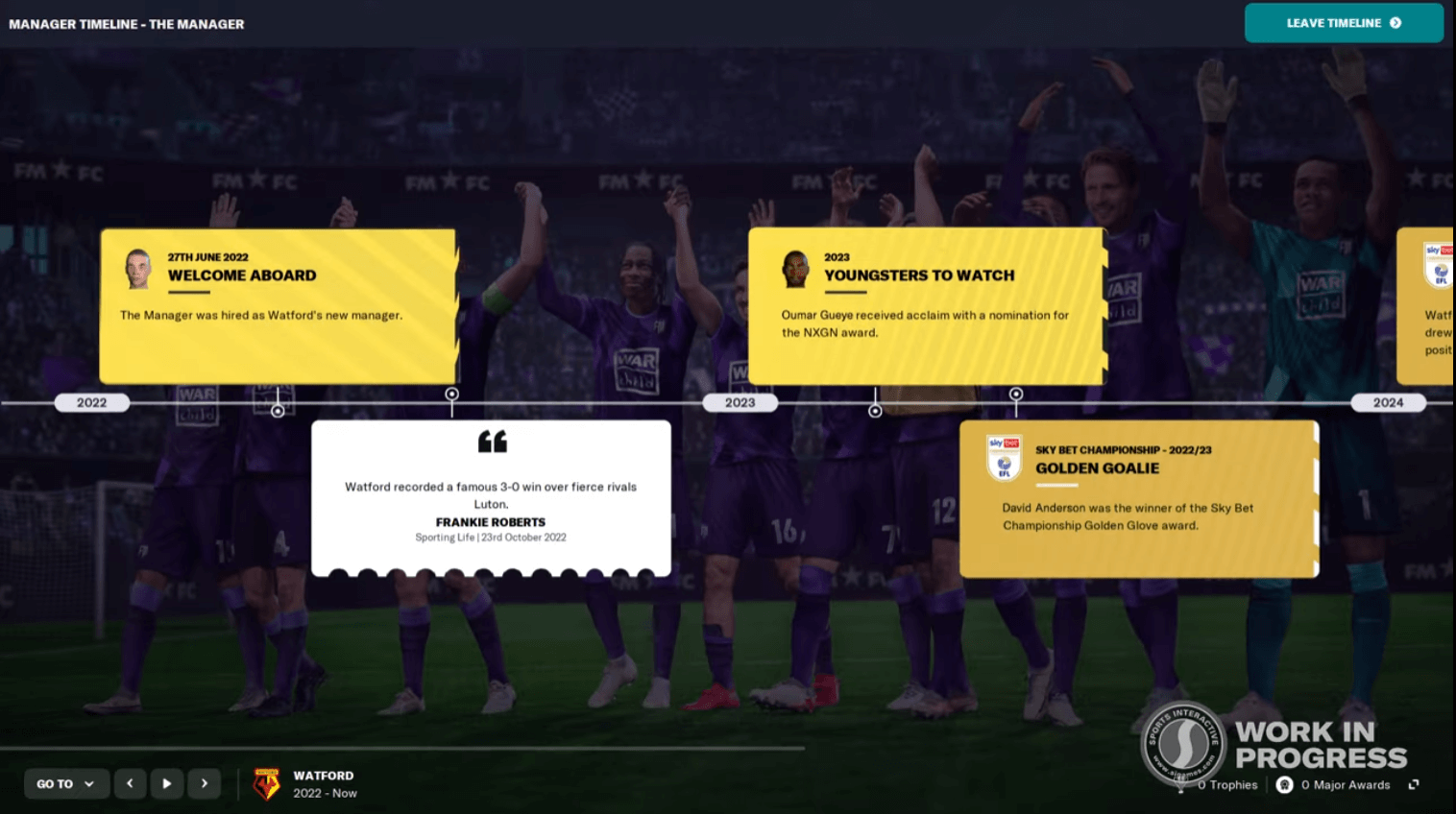The width and height of the screenshot is (1456, 814).
Task: Click the Watford 2022 - Now career entry
Action: 323,783
